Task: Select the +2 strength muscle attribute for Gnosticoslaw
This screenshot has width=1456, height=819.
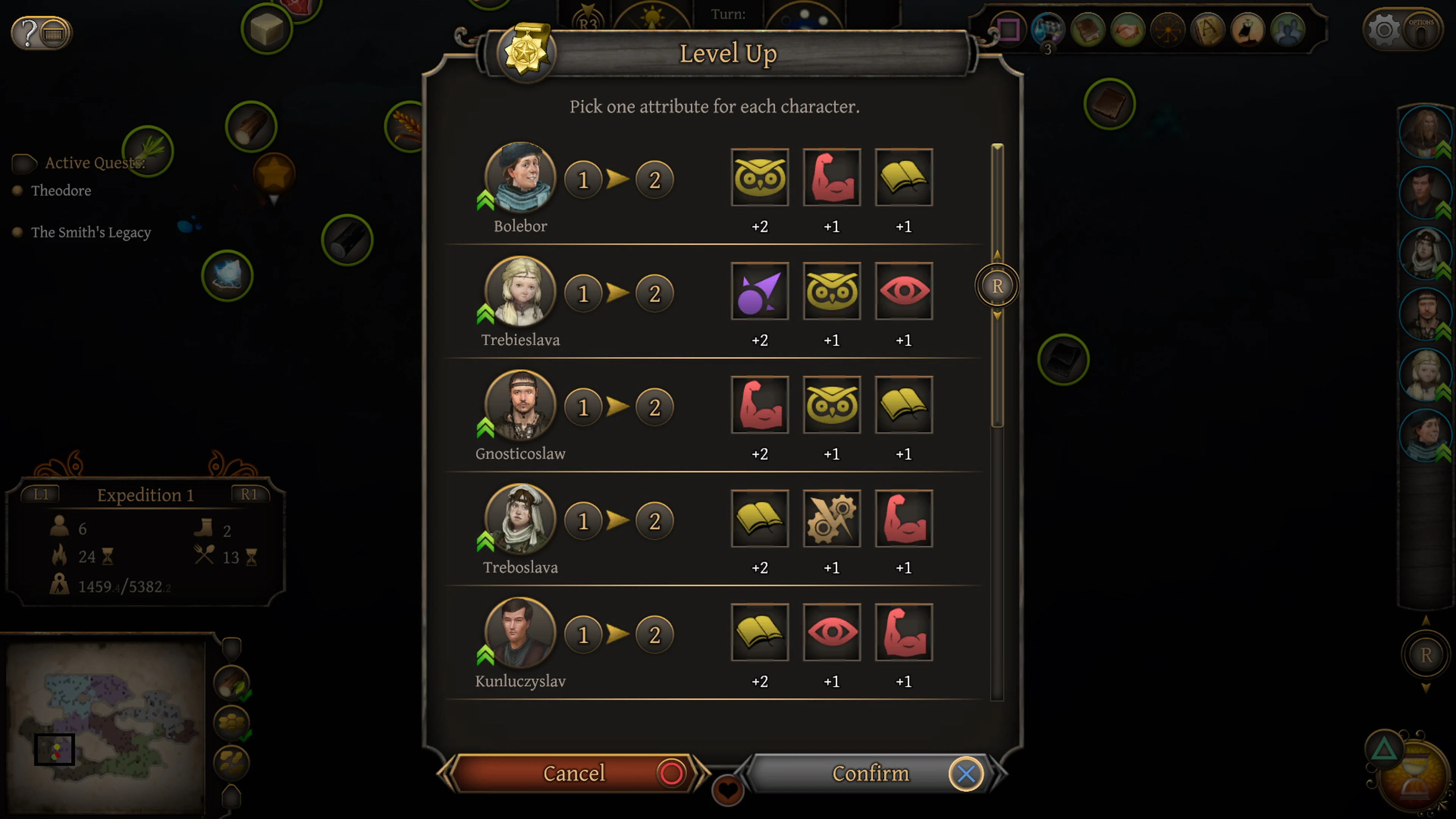Action: [759, 405]
